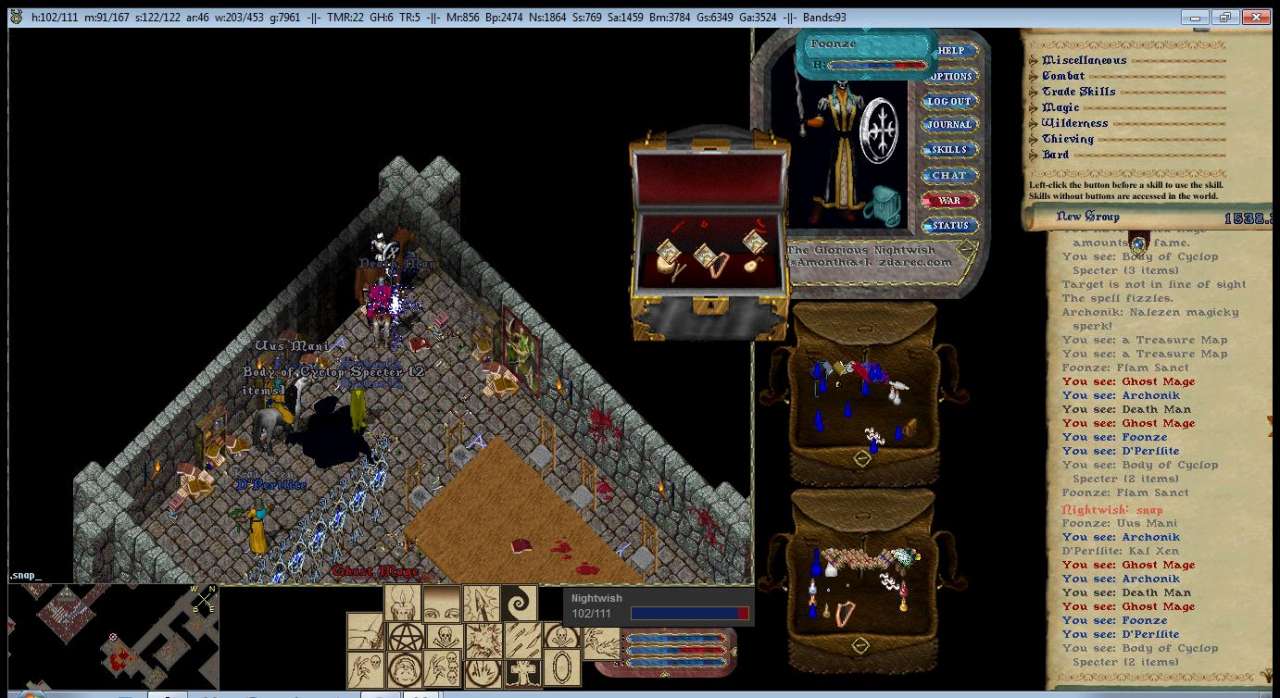
Task: Close the game window
Action: tap(1254, 17)
